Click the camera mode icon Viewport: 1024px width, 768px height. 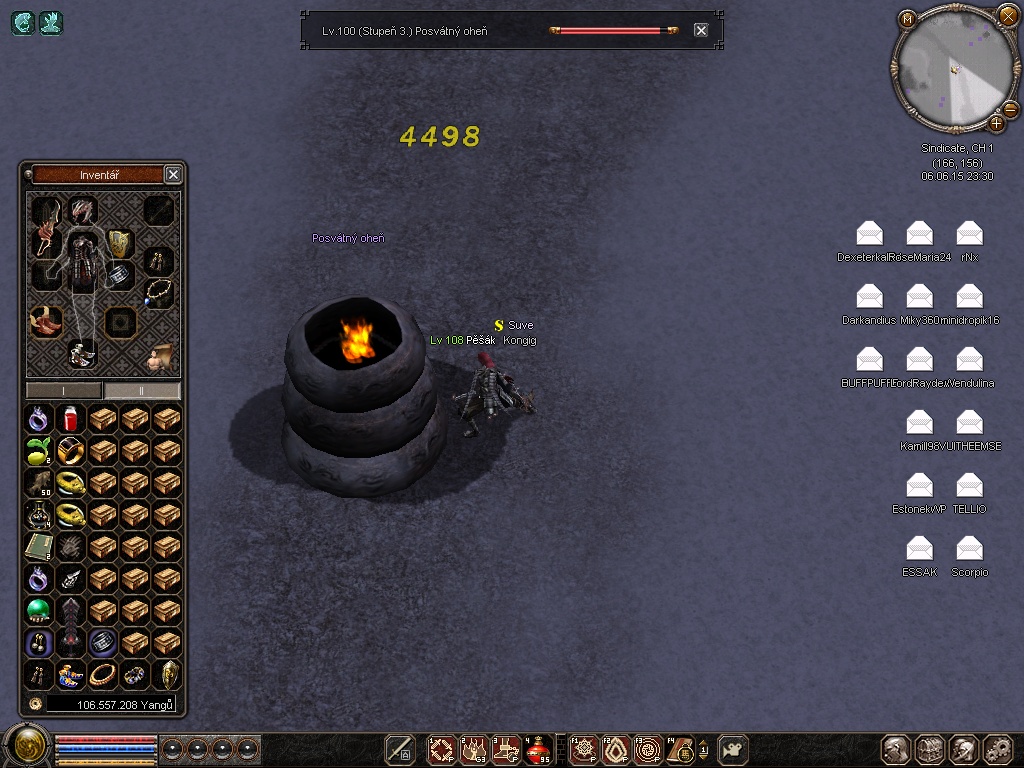click(x=734, y=749)
